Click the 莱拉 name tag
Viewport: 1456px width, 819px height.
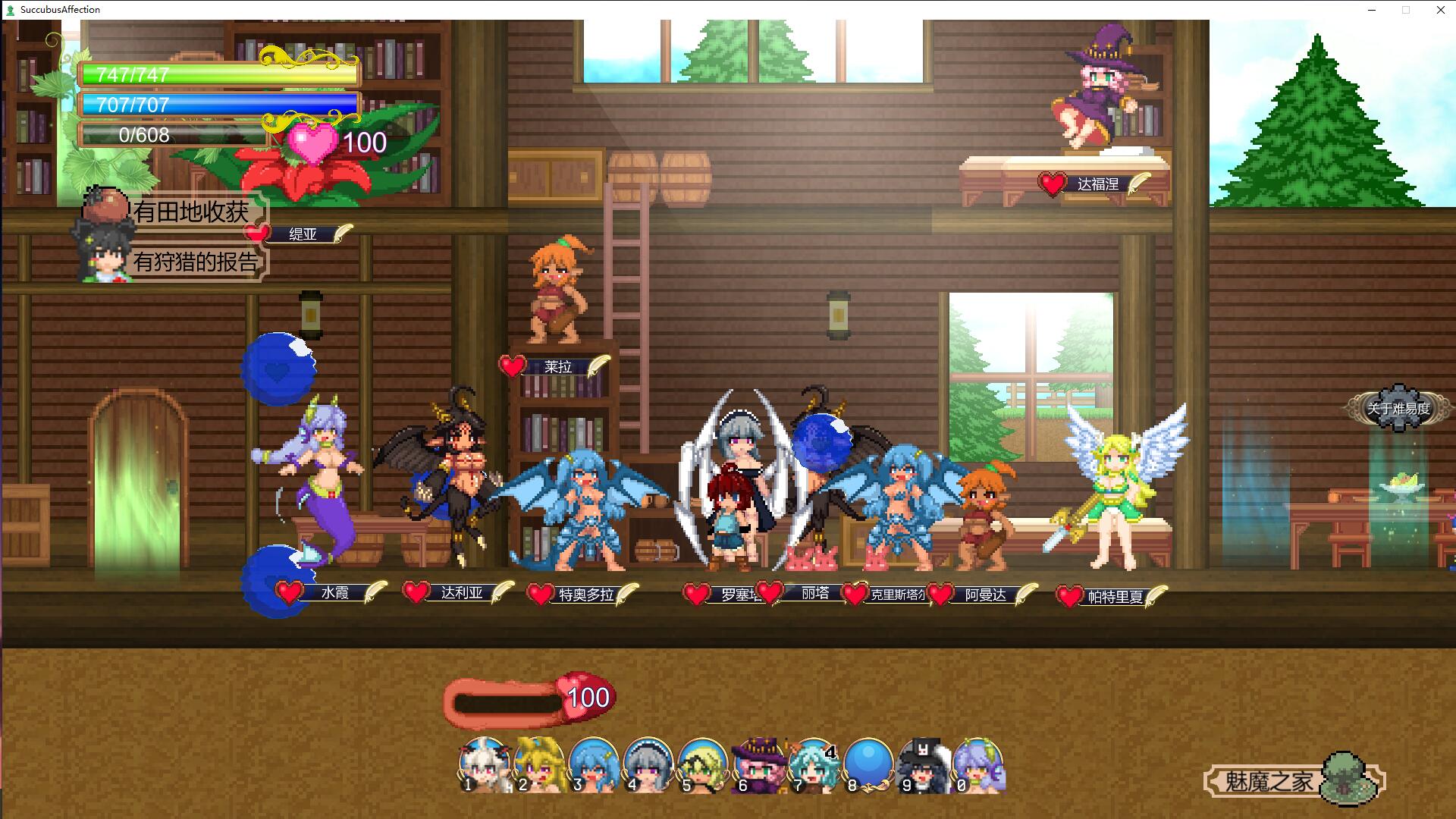(x=557, y=367)
